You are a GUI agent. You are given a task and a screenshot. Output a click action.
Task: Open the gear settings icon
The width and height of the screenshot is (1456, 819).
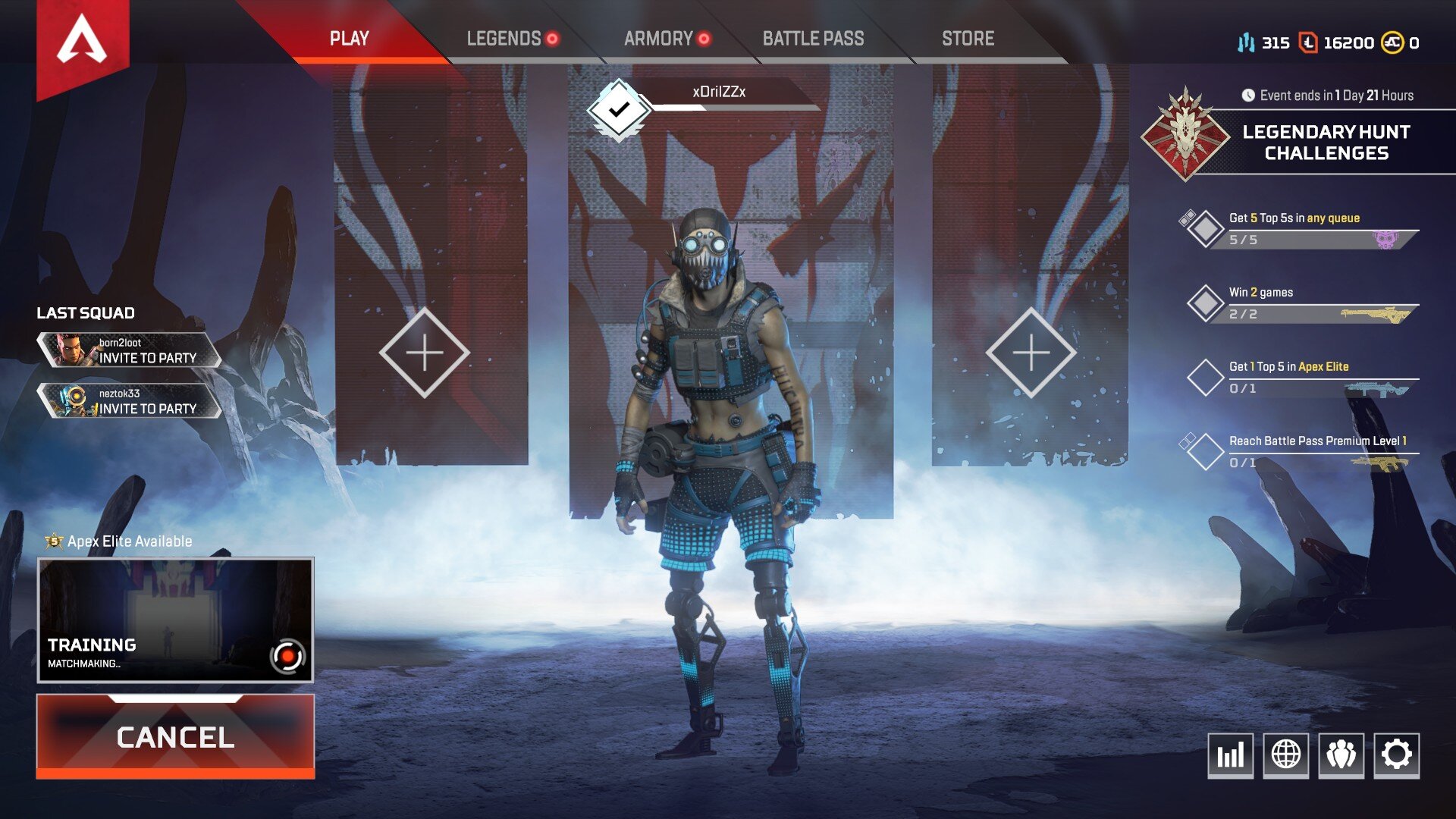[1396, 755]
